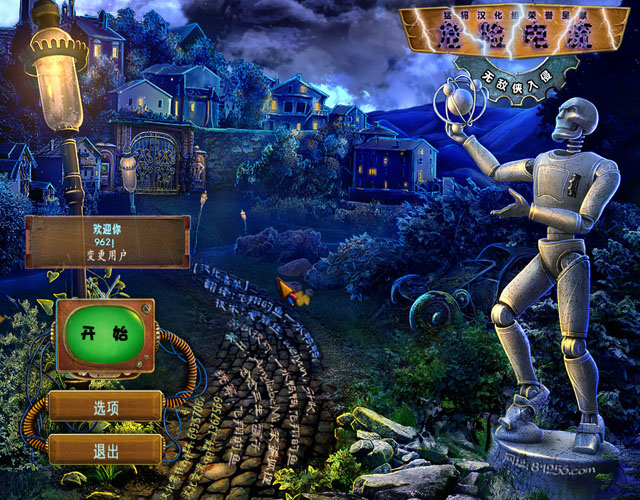Start the game with the green 开始 button
The width and height of the screenshot is (640, 500).
coord(106,335)
